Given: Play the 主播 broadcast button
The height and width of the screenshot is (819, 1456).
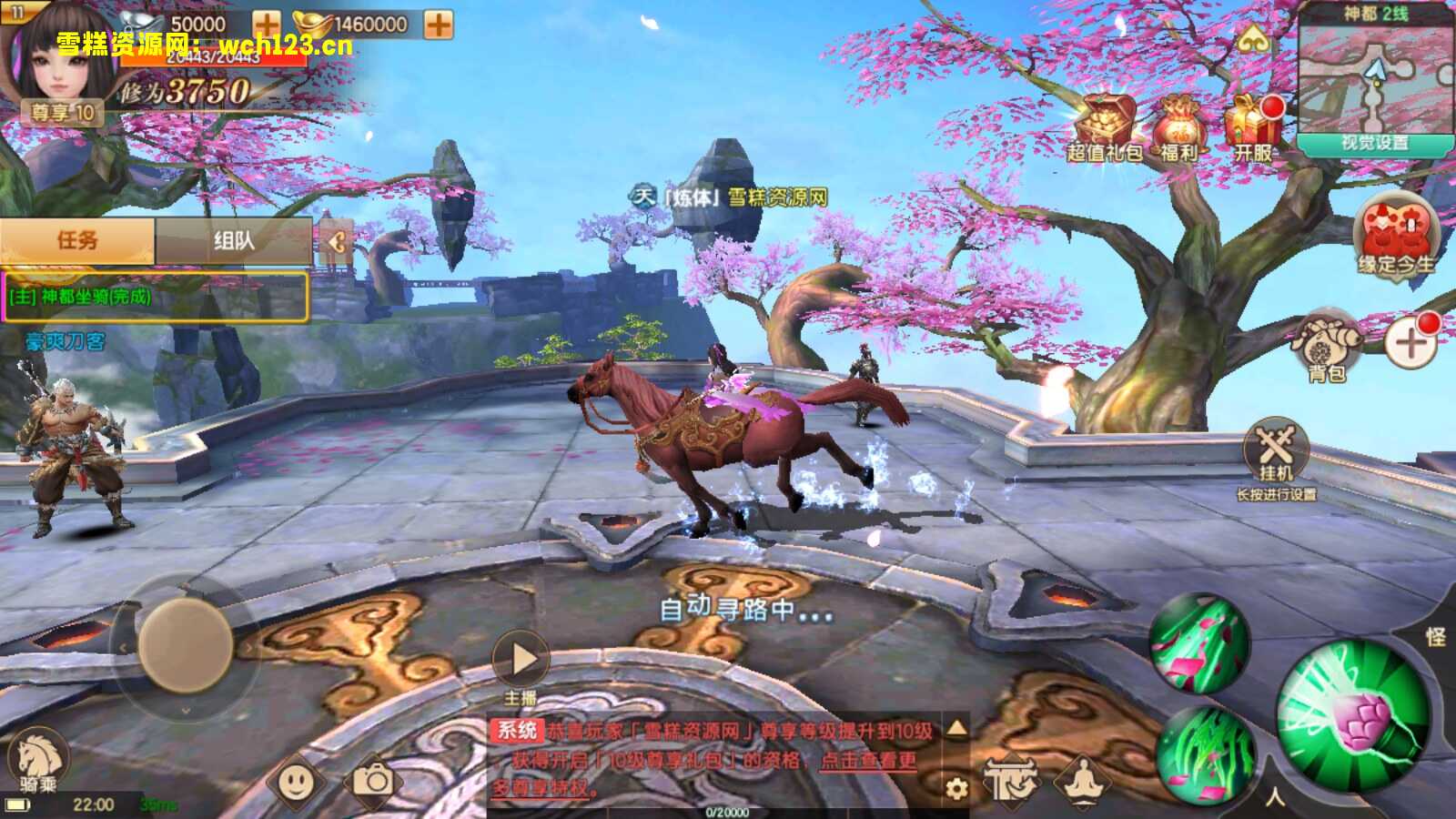Looking at the screenshot, I should (x=521, y=659).
